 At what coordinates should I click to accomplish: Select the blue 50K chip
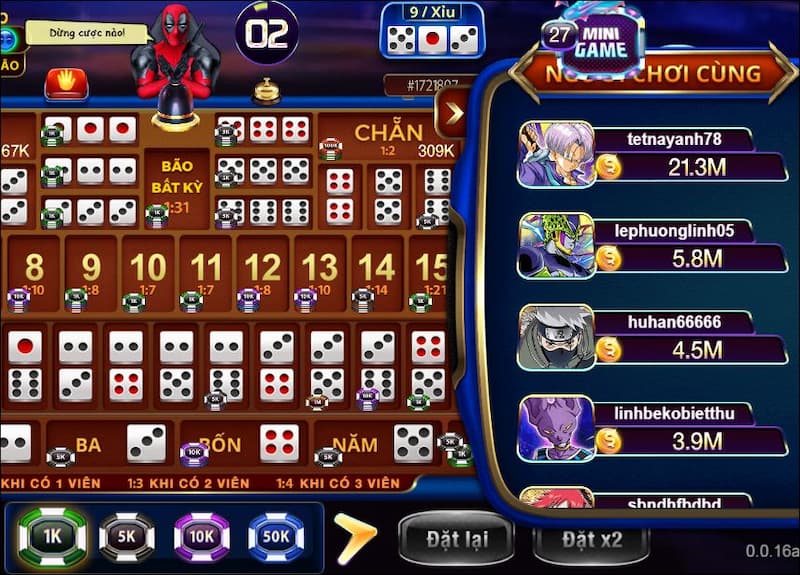(x=276, y=537)
